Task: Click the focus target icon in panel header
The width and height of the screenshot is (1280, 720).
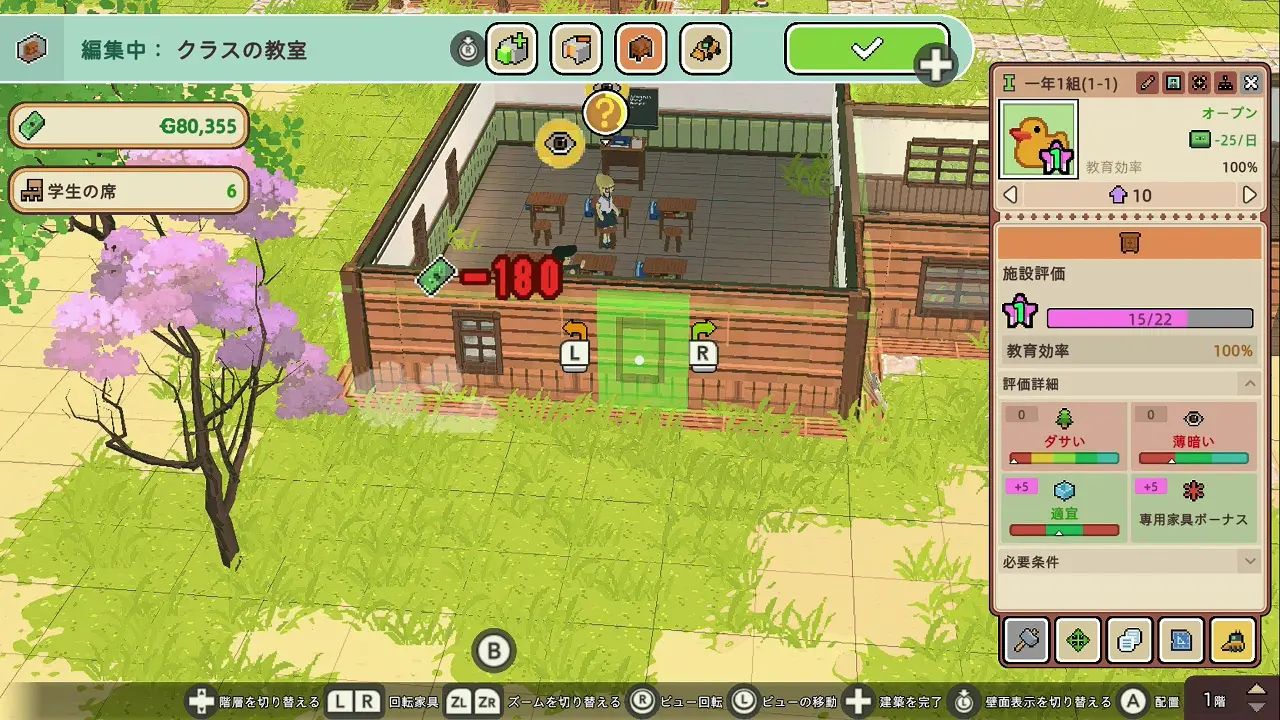Action: [1199, 83]
